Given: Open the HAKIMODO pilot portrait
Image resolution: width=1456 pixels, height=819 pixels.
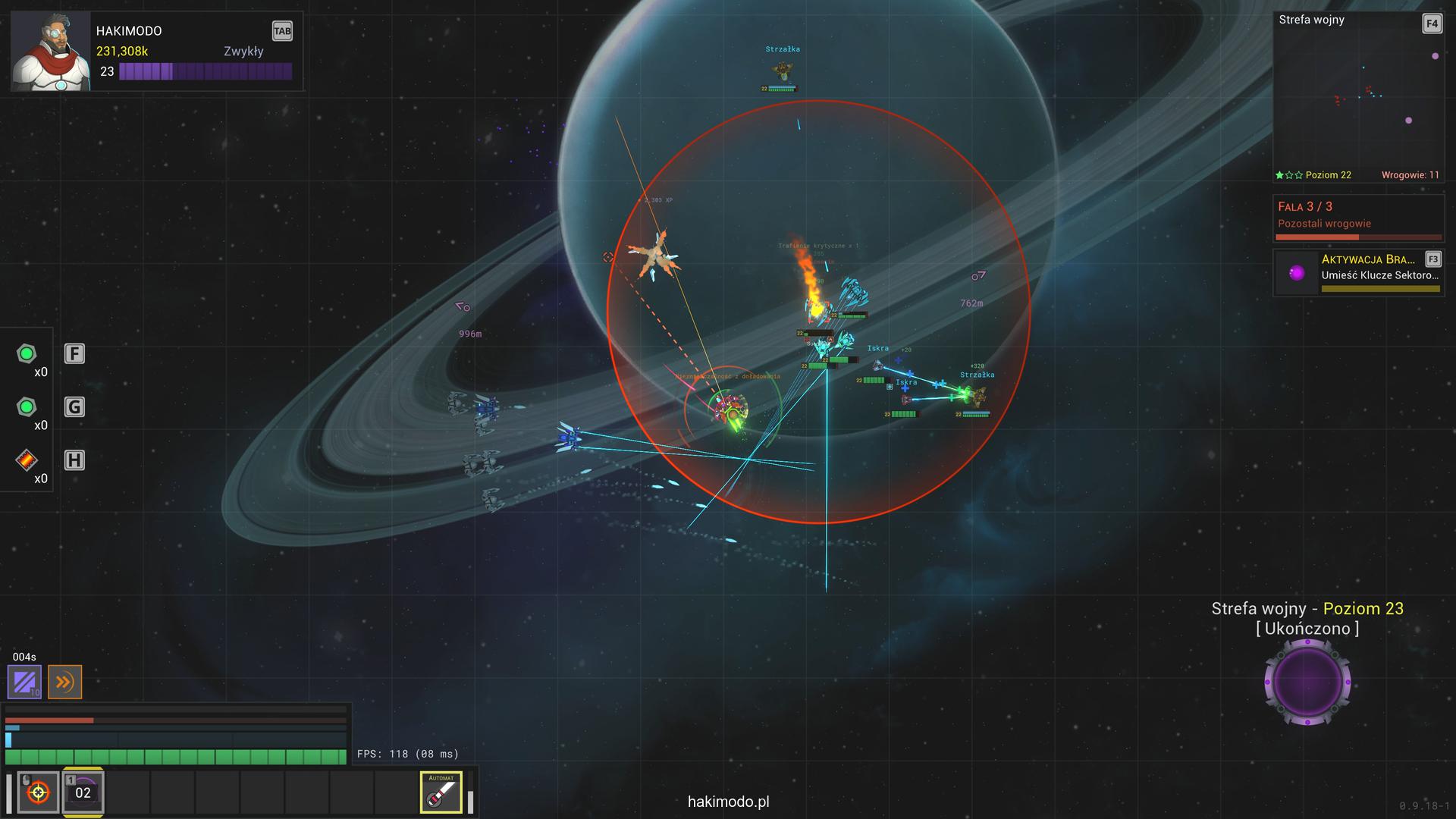Looking at the screenshot, I should click(x=50, y=52).
